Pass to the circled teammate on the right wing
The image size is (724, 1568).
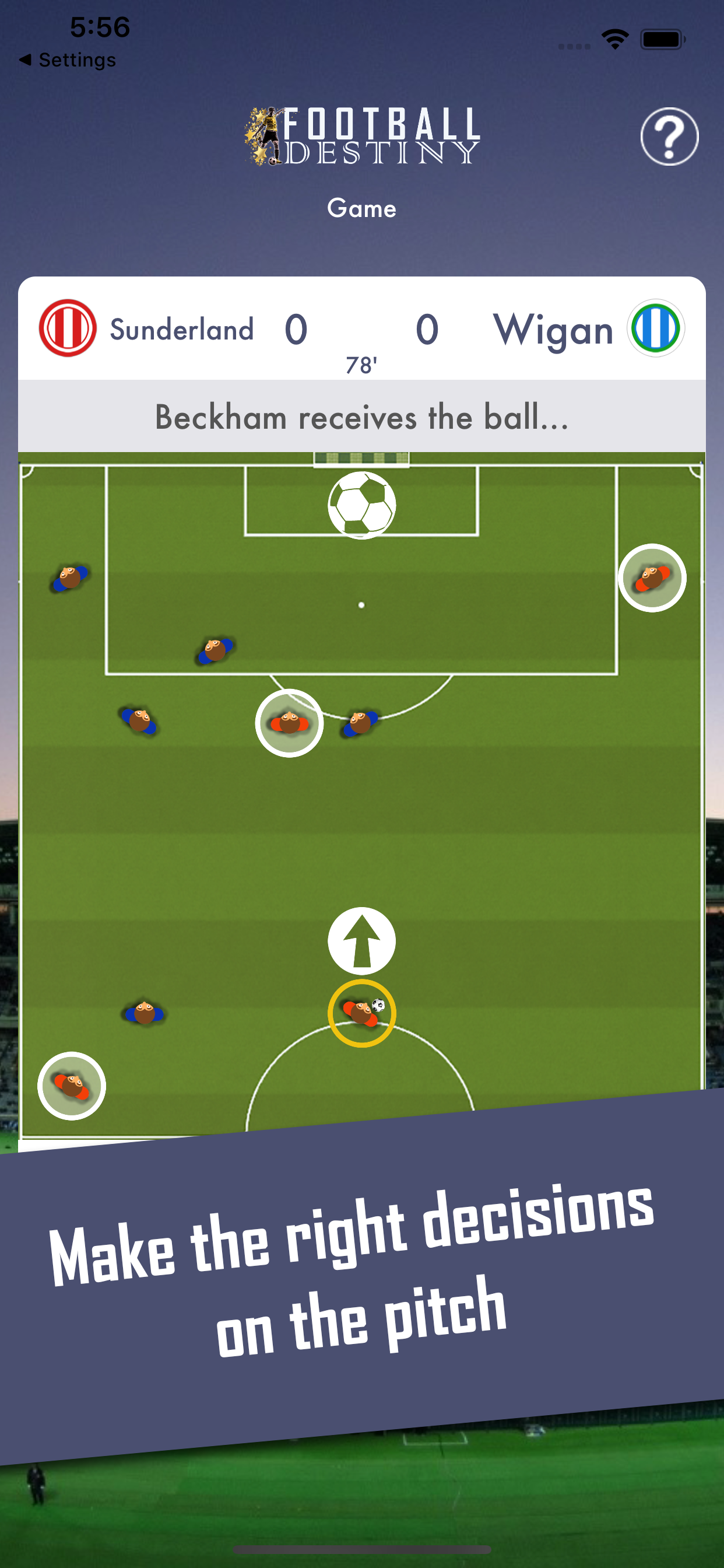pyautogui.click(x=652, y=577)
